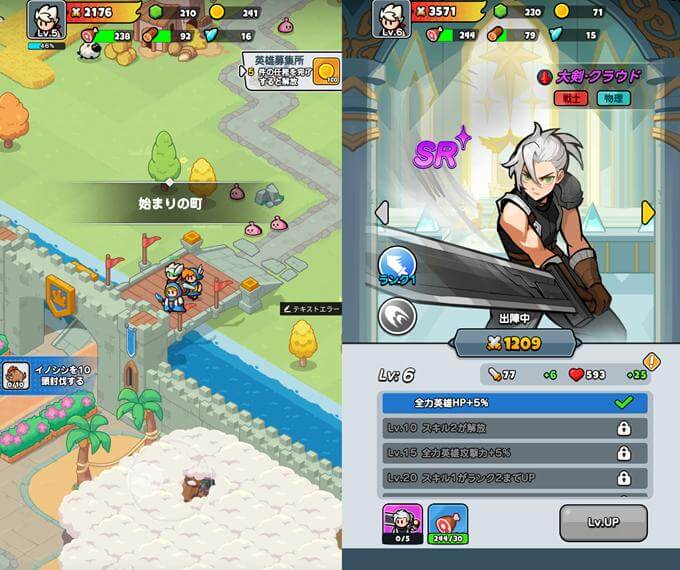Image resolution: width=680 pixels, height=570 pixels.
Task: Go to previous hero with left arrow
Action: pyautogui.click(x=380, y=212)
